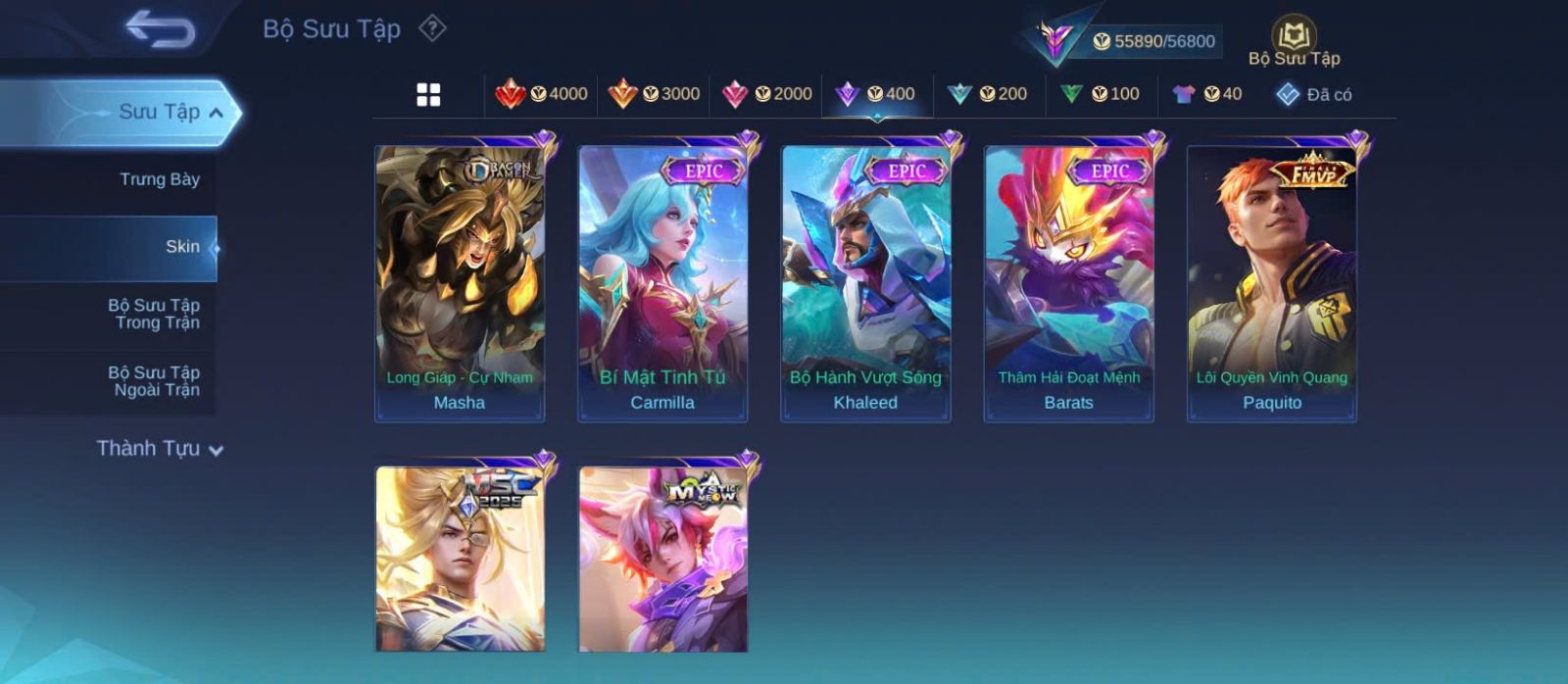
Task: Show the 100 point tier skins
Action: (1100, 94)
